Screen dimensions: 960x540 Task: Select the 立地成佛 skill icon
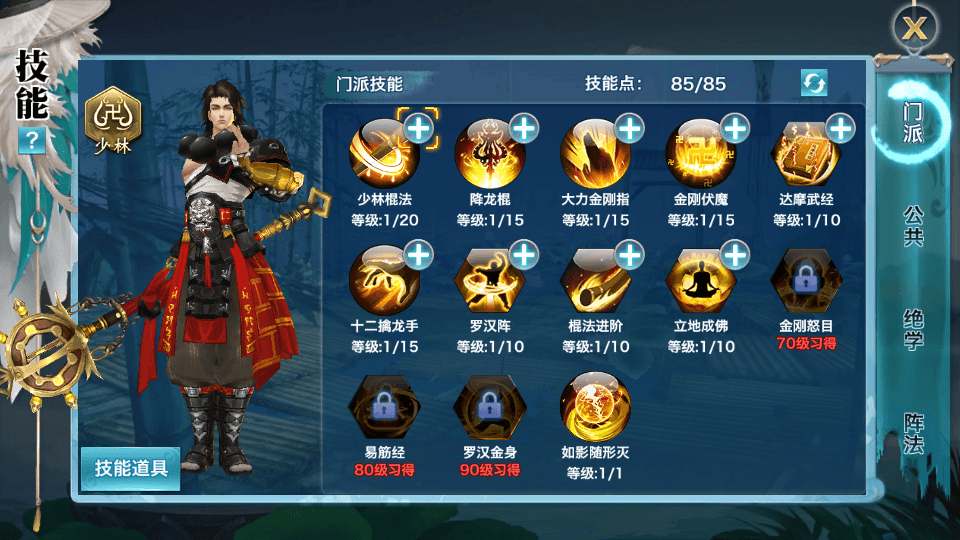click(700, 280)
